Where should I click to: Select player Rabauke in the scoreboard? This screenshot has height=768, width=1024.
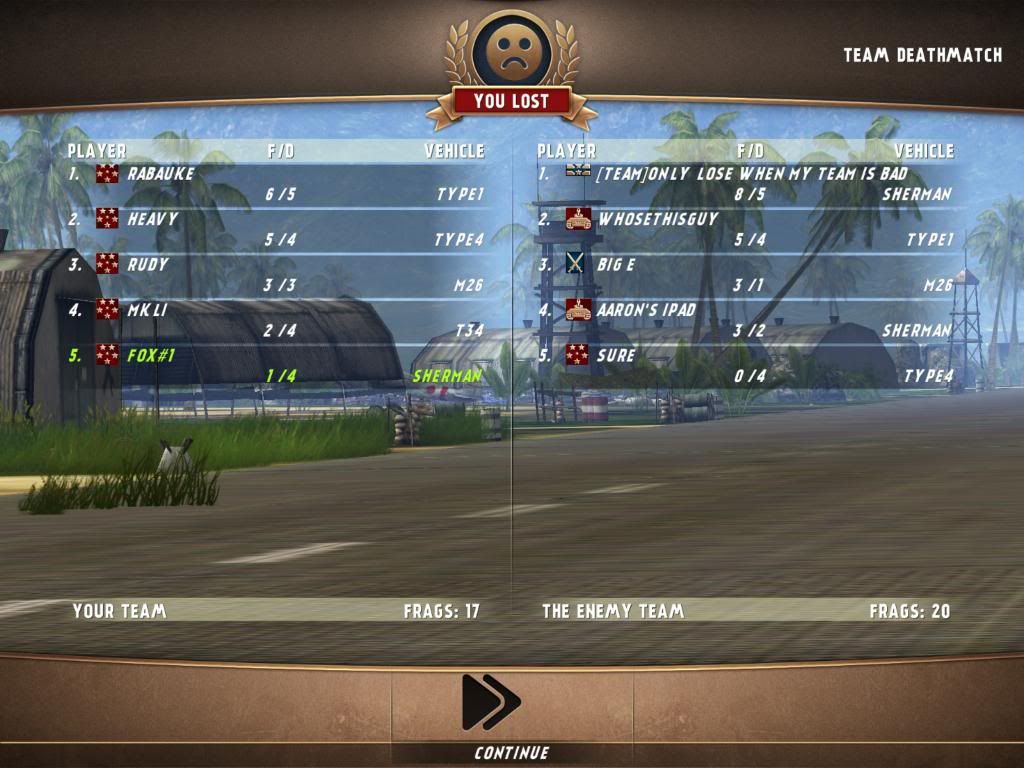[x=275, y=184]
